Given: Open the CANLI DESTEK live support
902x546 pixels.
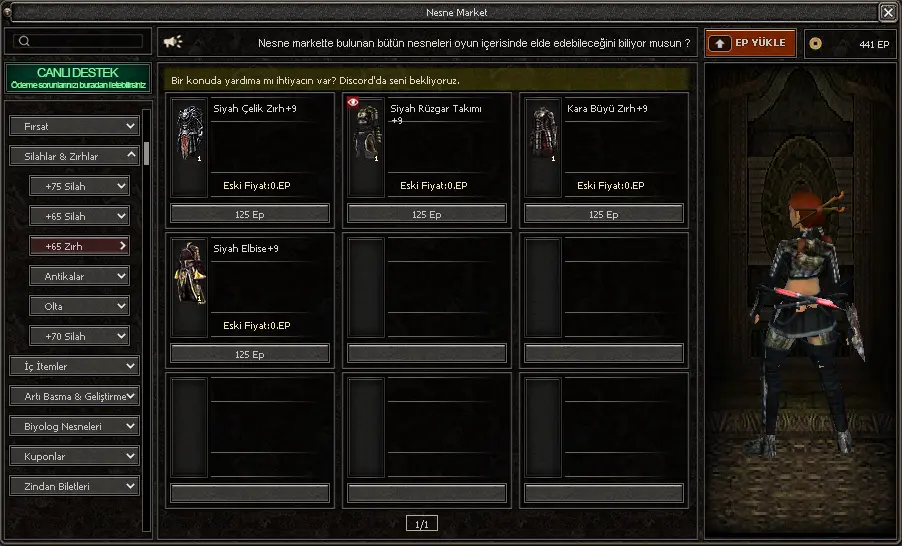Looking at the screenshot, I should (x=77, y=78).
